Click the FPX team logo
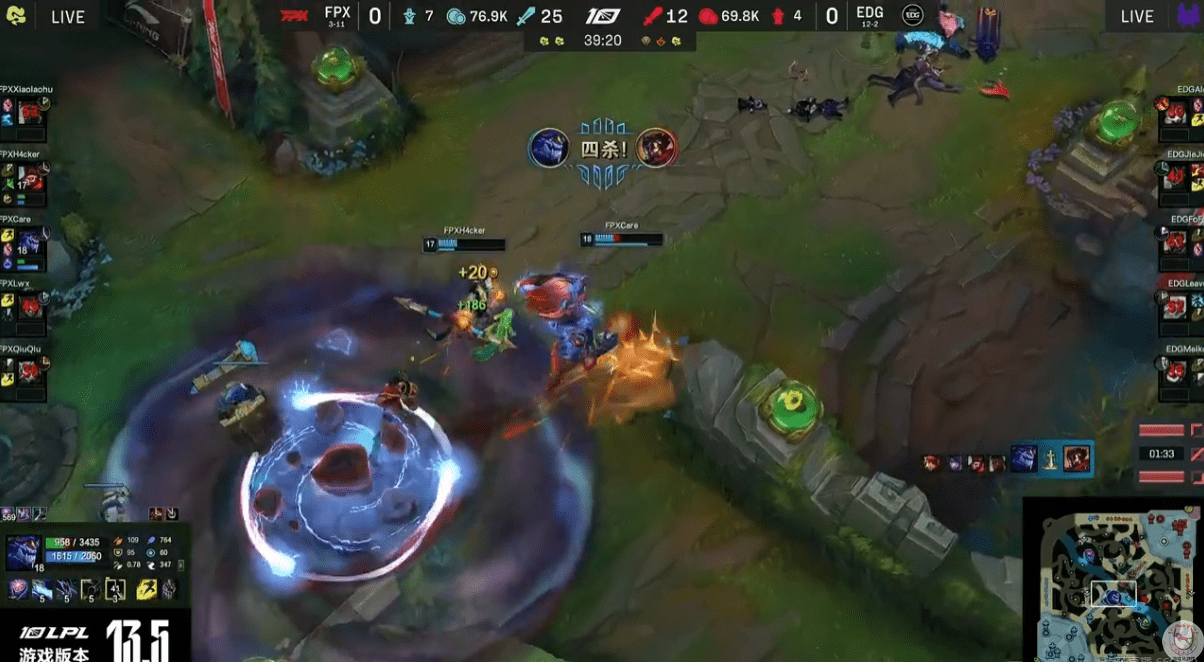1204x662 pixels. pyautogui.click(x=295, y=16)
